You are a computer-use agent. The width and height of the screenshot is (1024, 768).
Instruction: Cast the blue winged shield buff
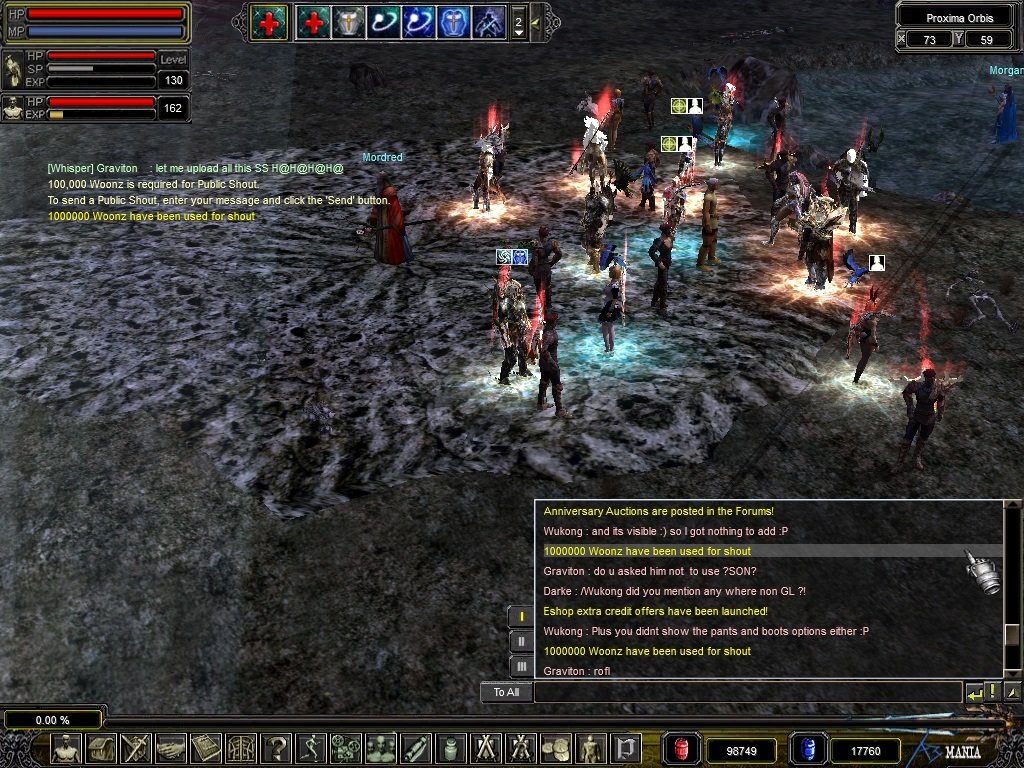(453, 22)
